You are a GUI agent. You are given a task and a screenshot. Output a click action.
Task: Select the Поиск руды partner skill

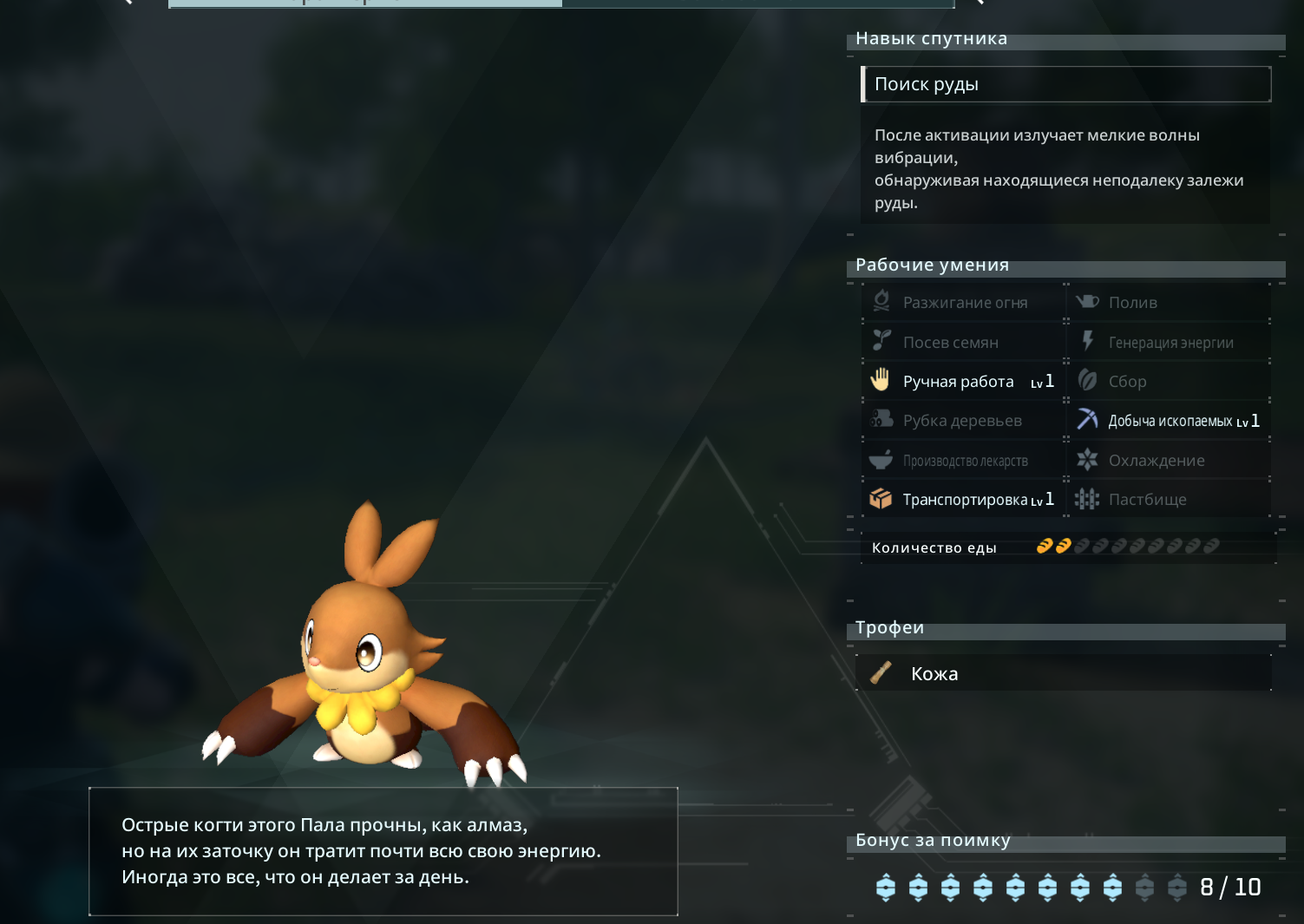(x=1065, y=84)
